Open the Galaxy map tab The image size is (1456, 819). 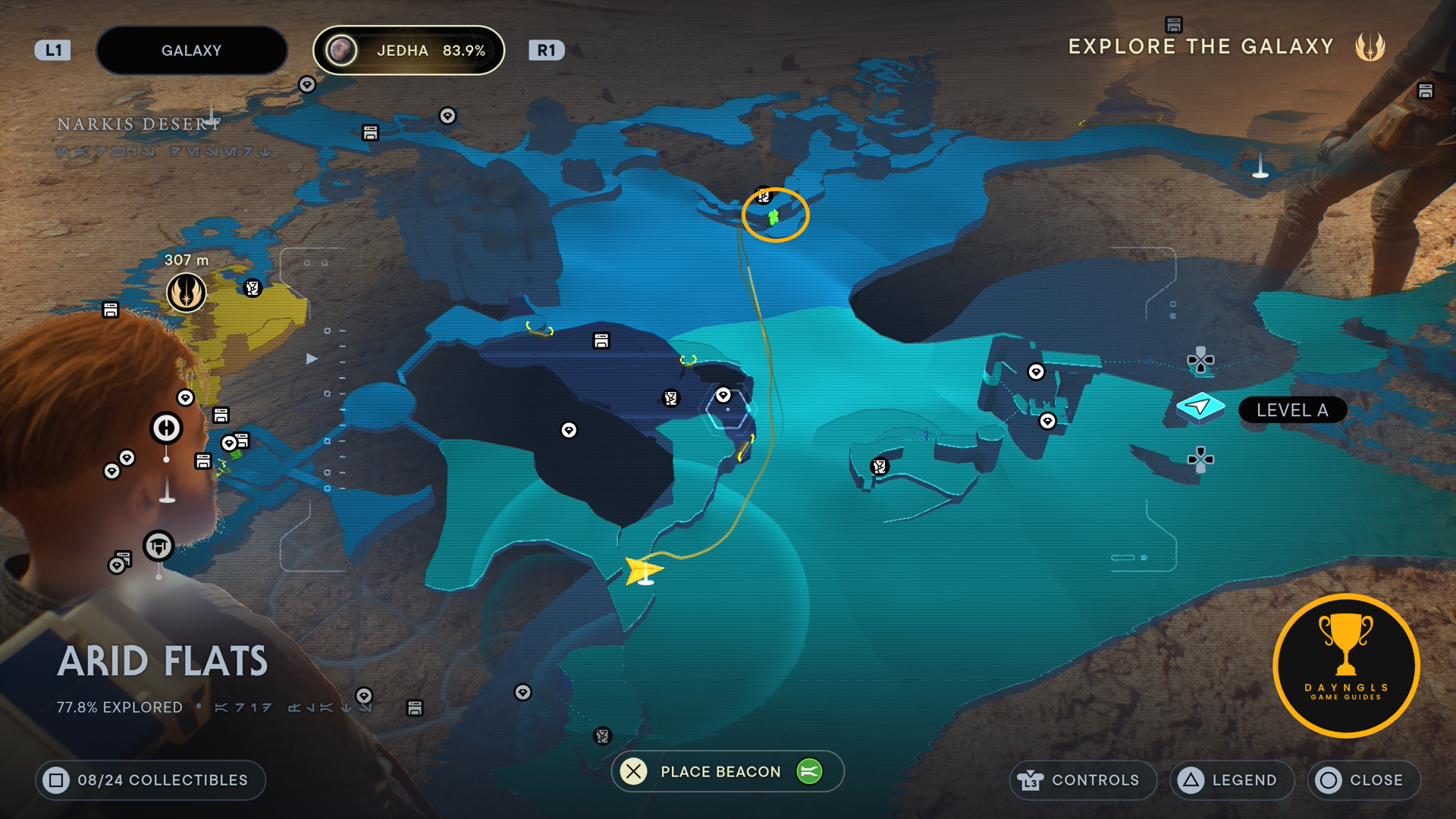click(191, 51)
